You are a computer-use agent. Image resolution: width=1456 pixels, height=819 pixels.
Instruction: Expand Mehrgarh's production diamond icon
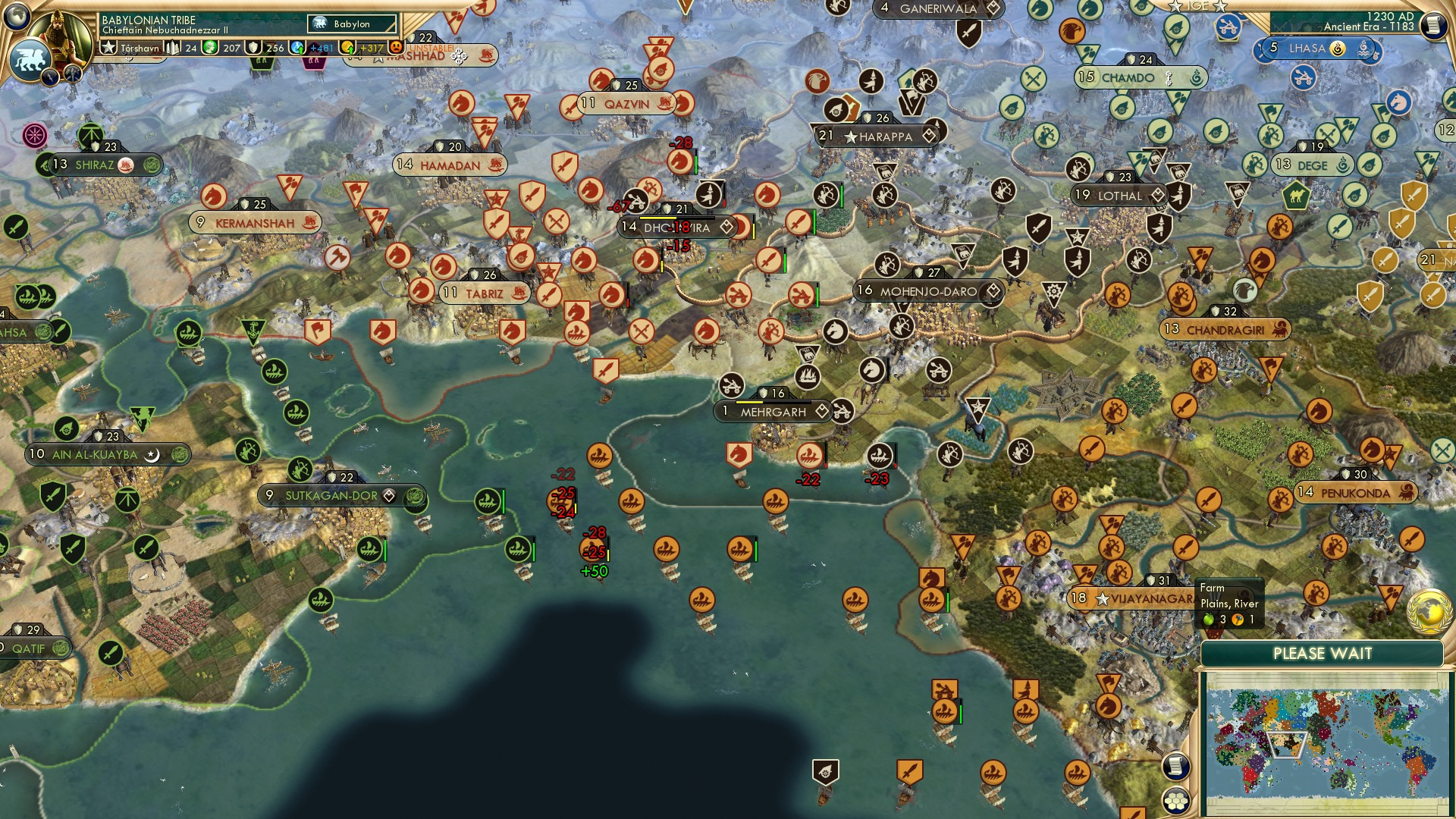point(821,410)
